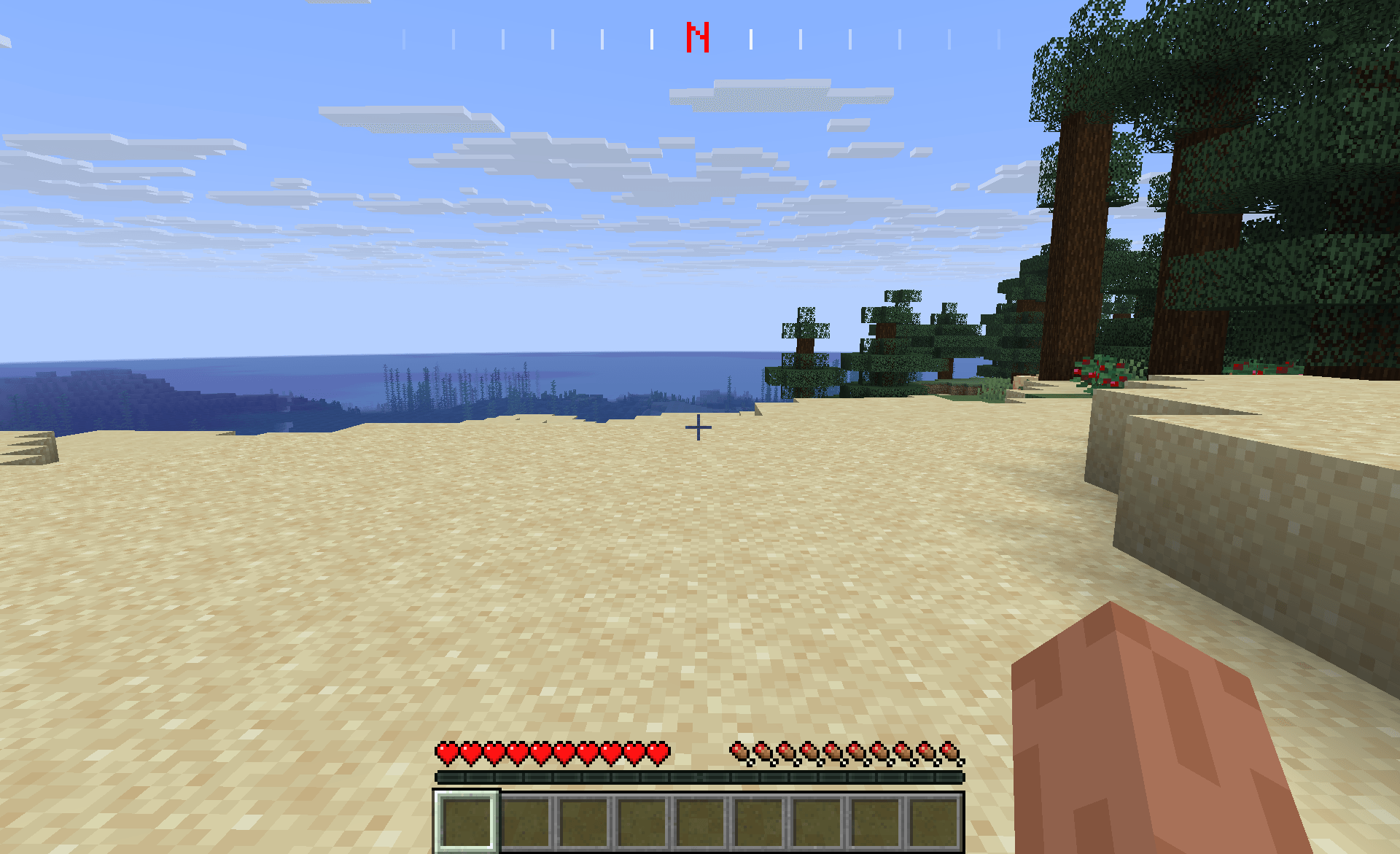Click the experience bar below the hearts

(700, 778)
